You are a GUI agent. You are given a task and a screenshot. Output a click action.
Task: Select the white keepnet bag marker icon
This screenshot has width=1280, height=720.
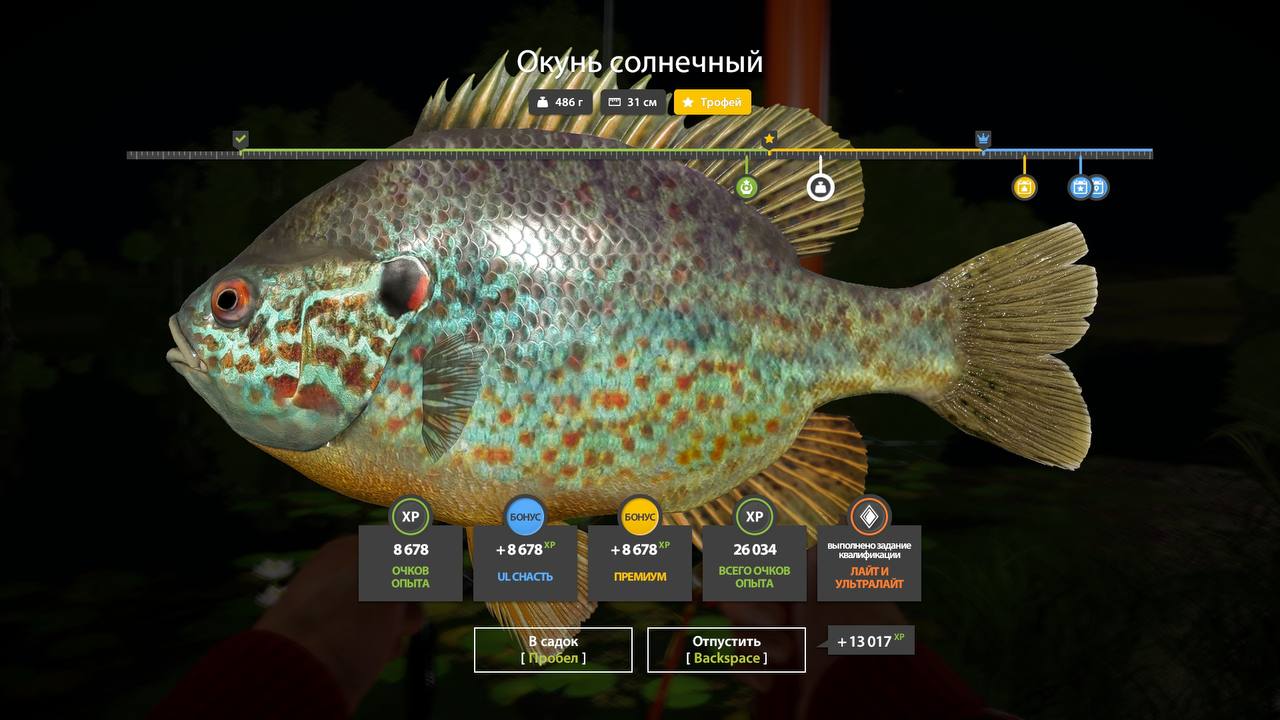pyautogui.click(x=820, y=186)
